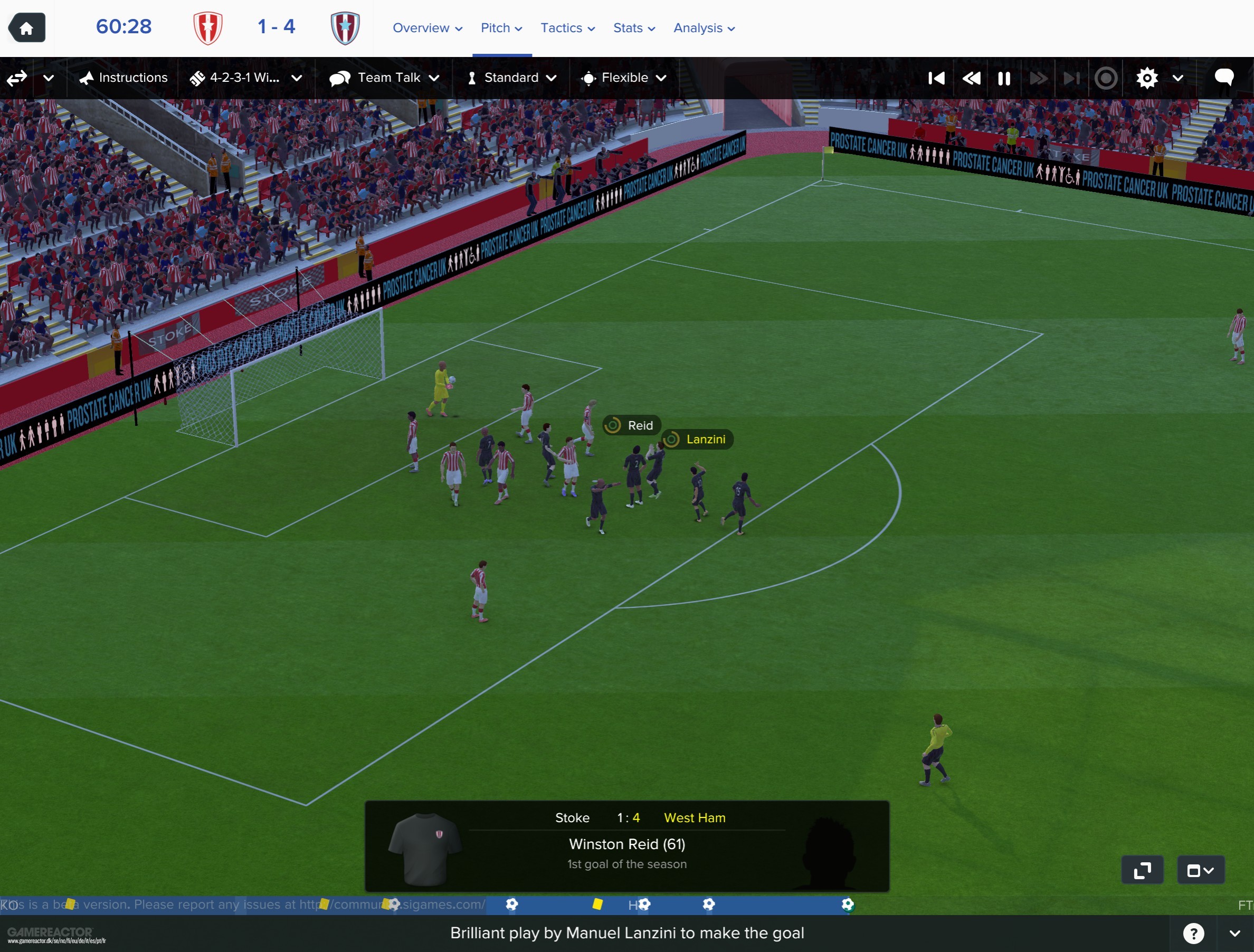Pause the match playback
This screenshot has width=1254, height=952.
pyautogui.click(x=1003, y=78)
